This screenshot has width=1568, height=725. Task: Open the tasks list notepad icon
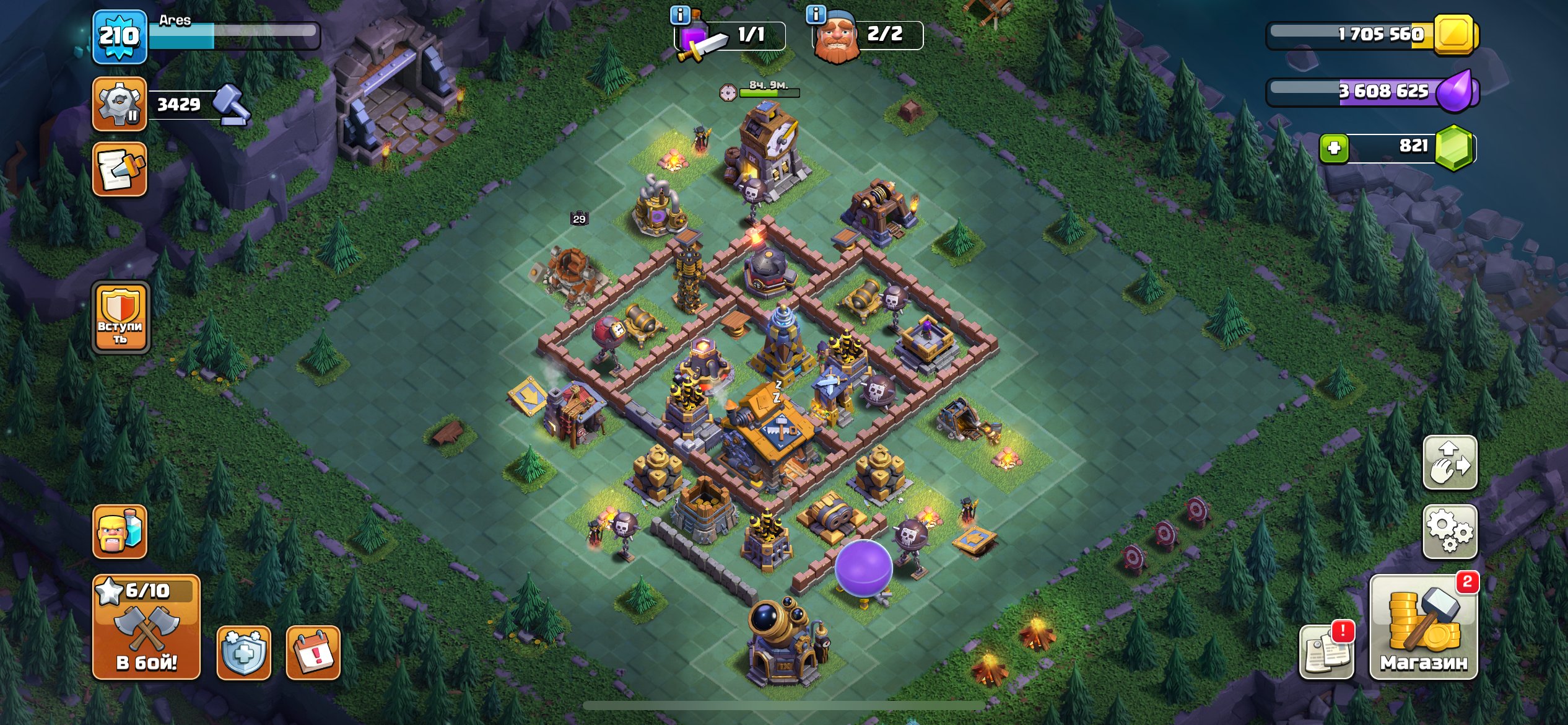pos(120,169)
